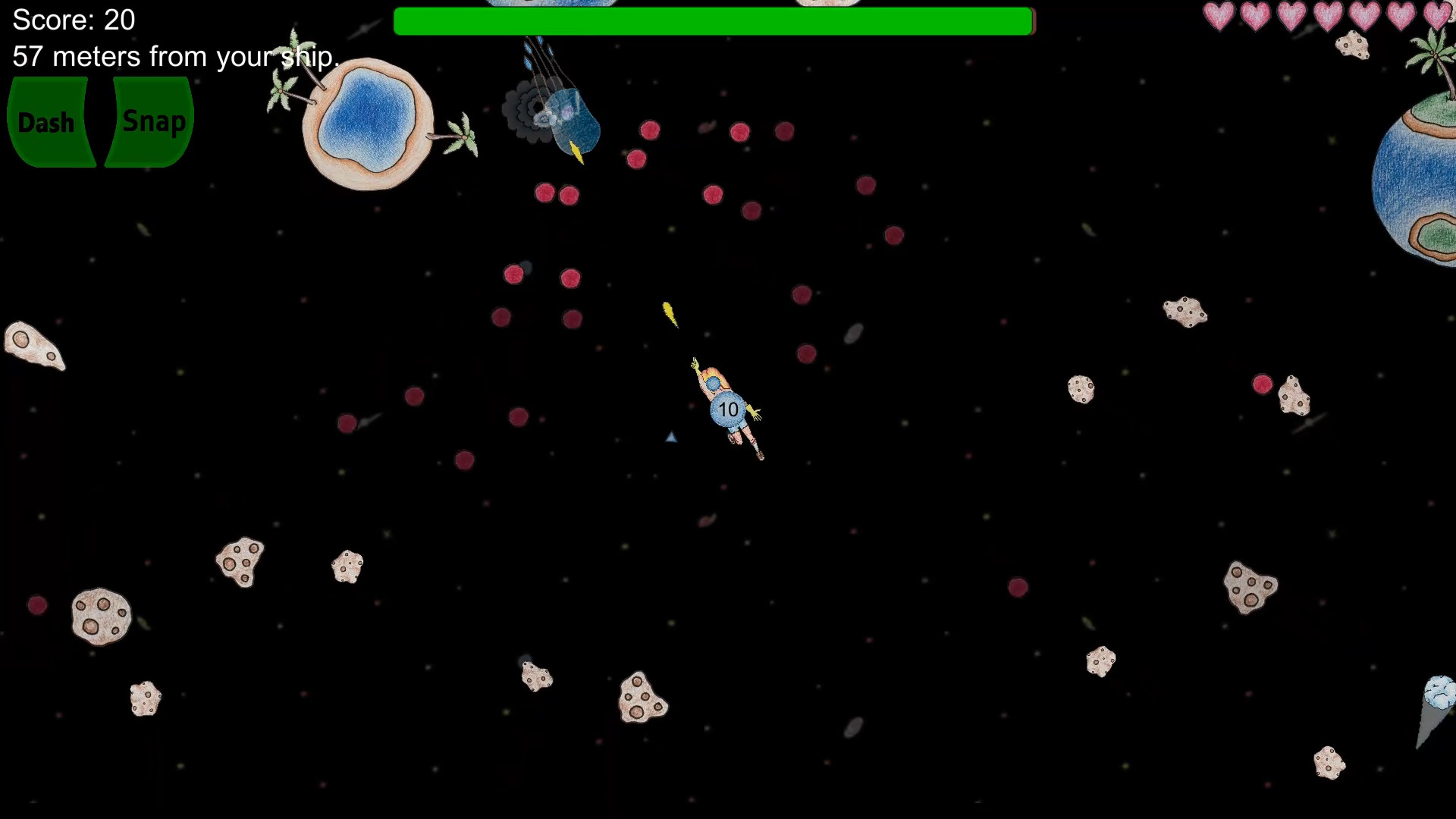Click the 57 meters distance message

[174, 56]
